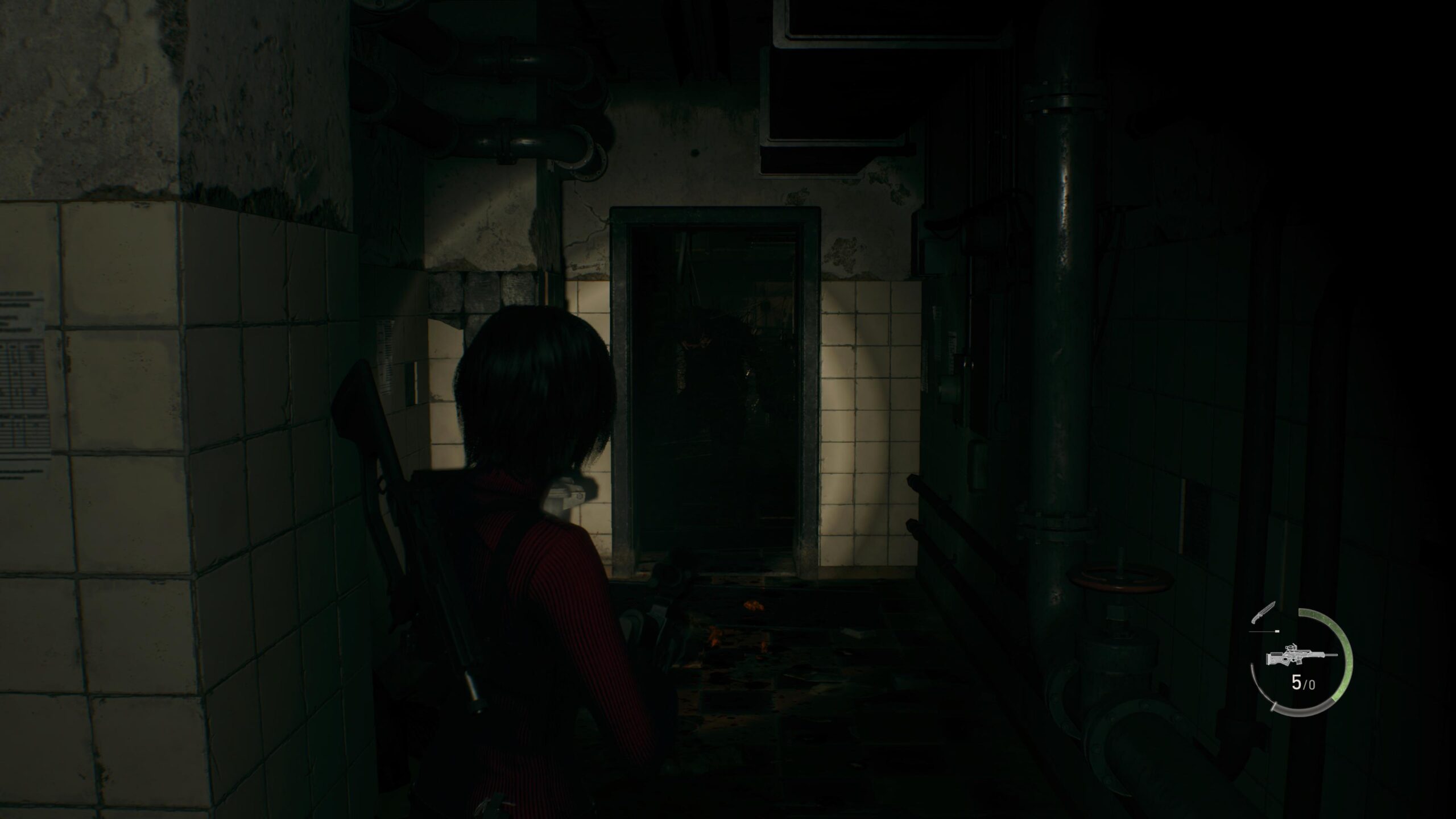1456x819 pixels.
Task: Click the reserve ammo count showing 0
Action: 1312,685
